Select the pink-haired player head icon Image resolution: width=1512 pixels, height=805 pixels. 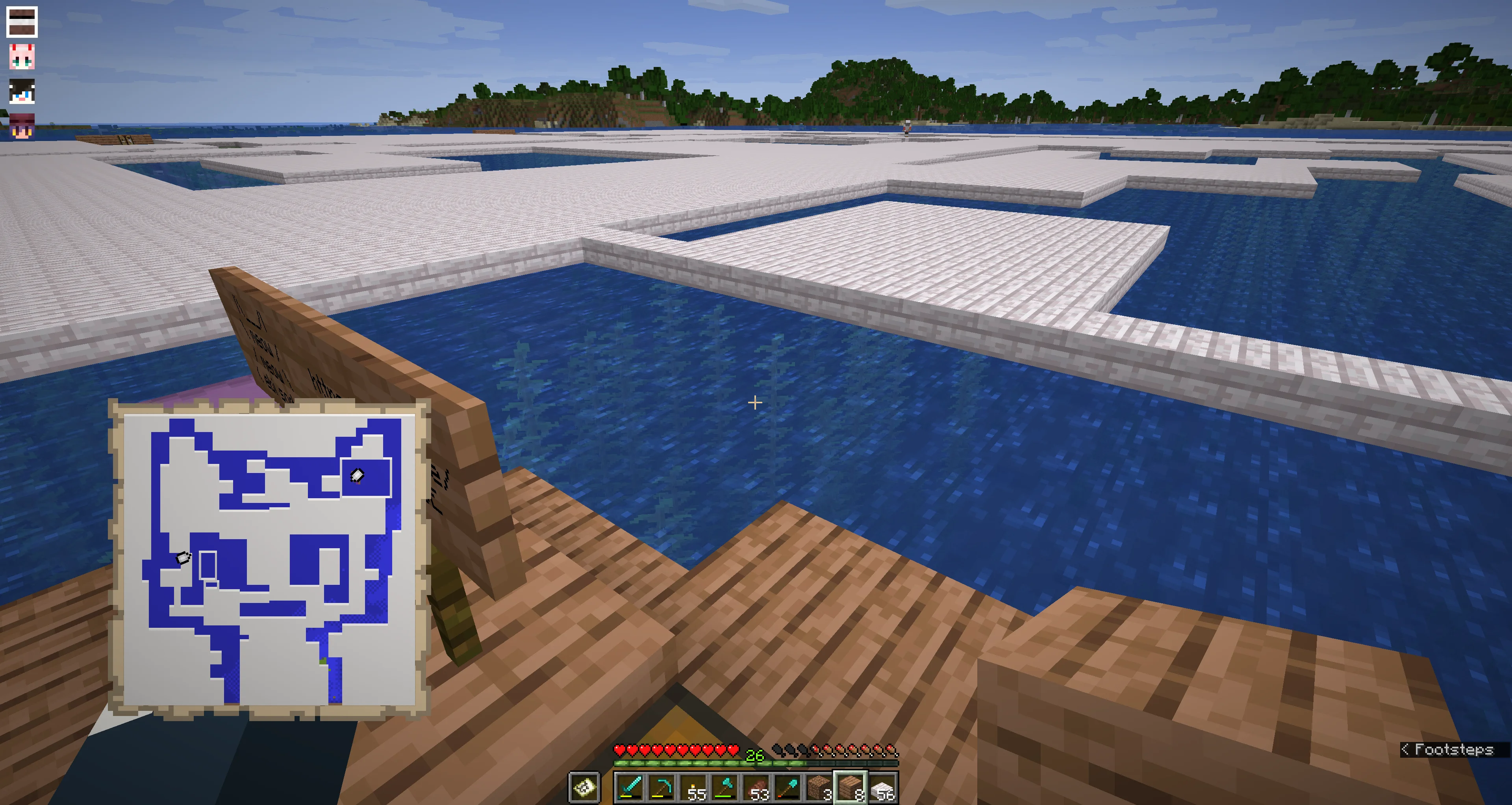point(22,57)
